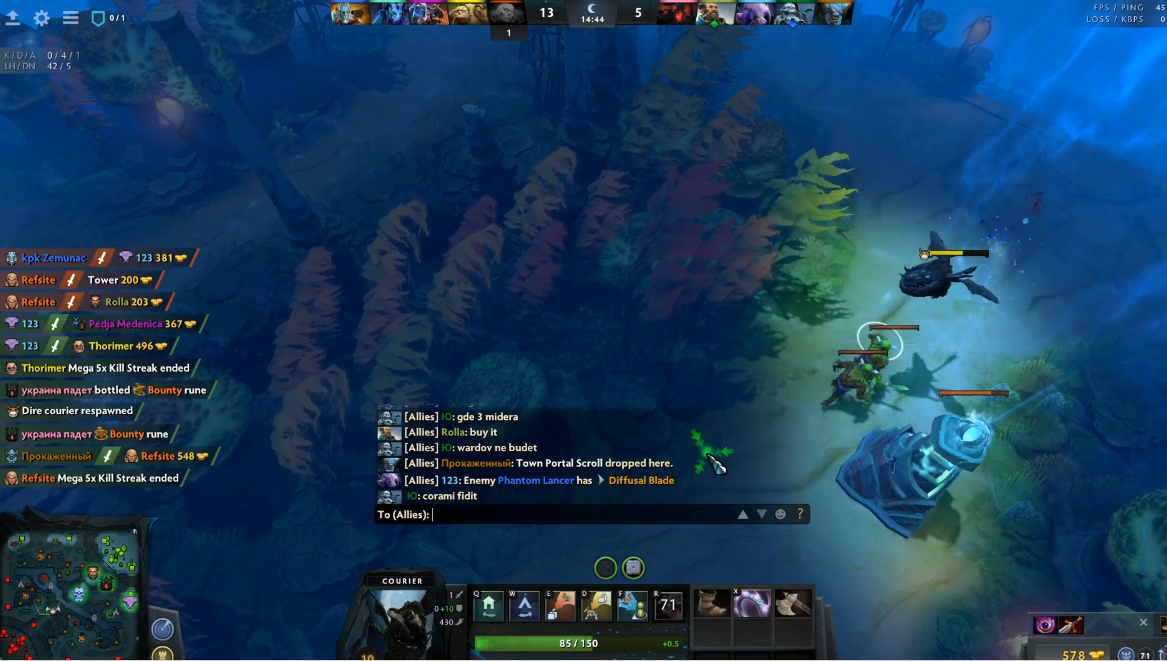Activate courier Transfer Items ability
1167x661 pixels.
click(632, 605)
